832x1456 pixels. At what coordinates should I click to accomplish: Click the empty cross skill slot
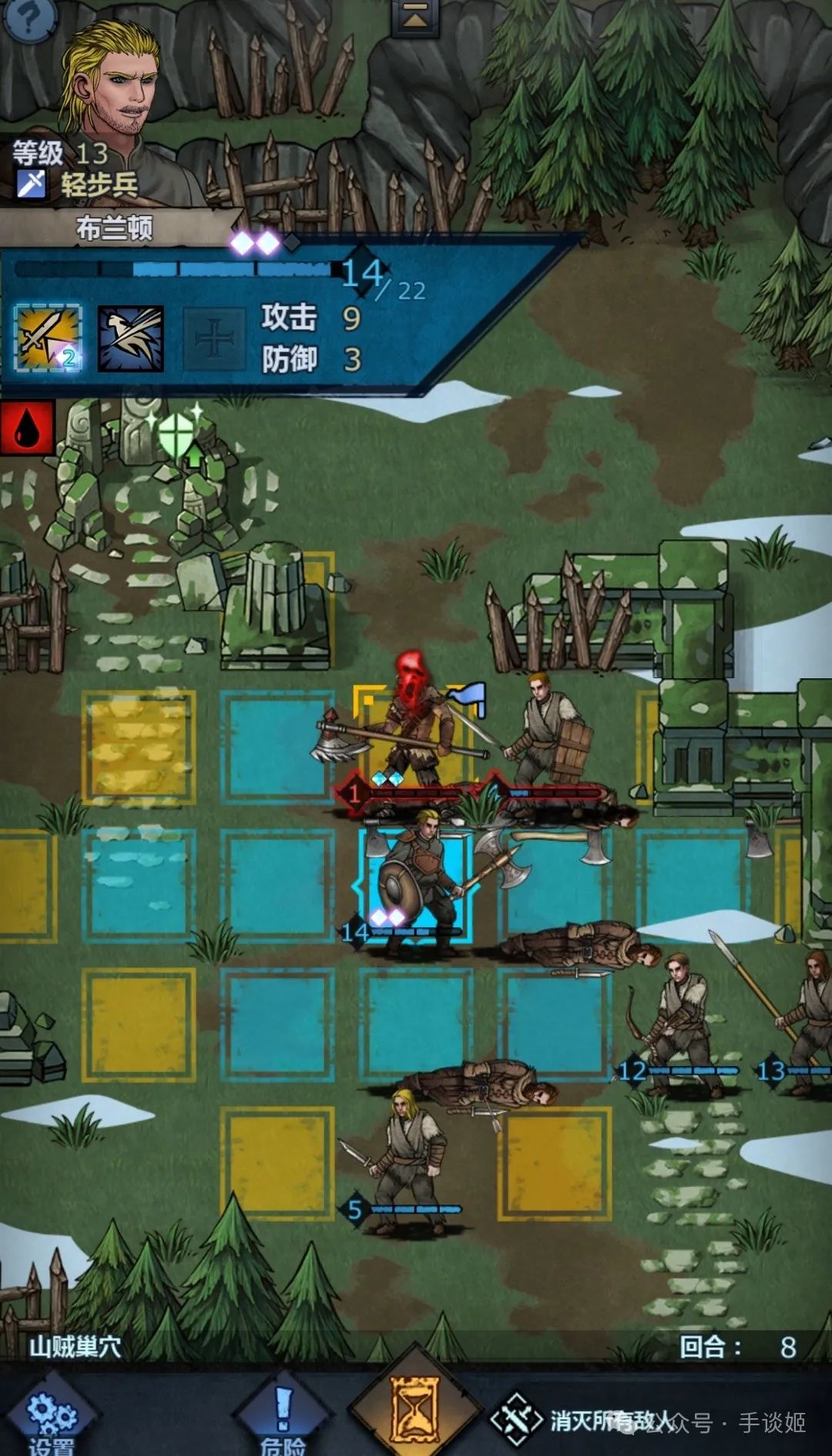(x=213, y=338)
